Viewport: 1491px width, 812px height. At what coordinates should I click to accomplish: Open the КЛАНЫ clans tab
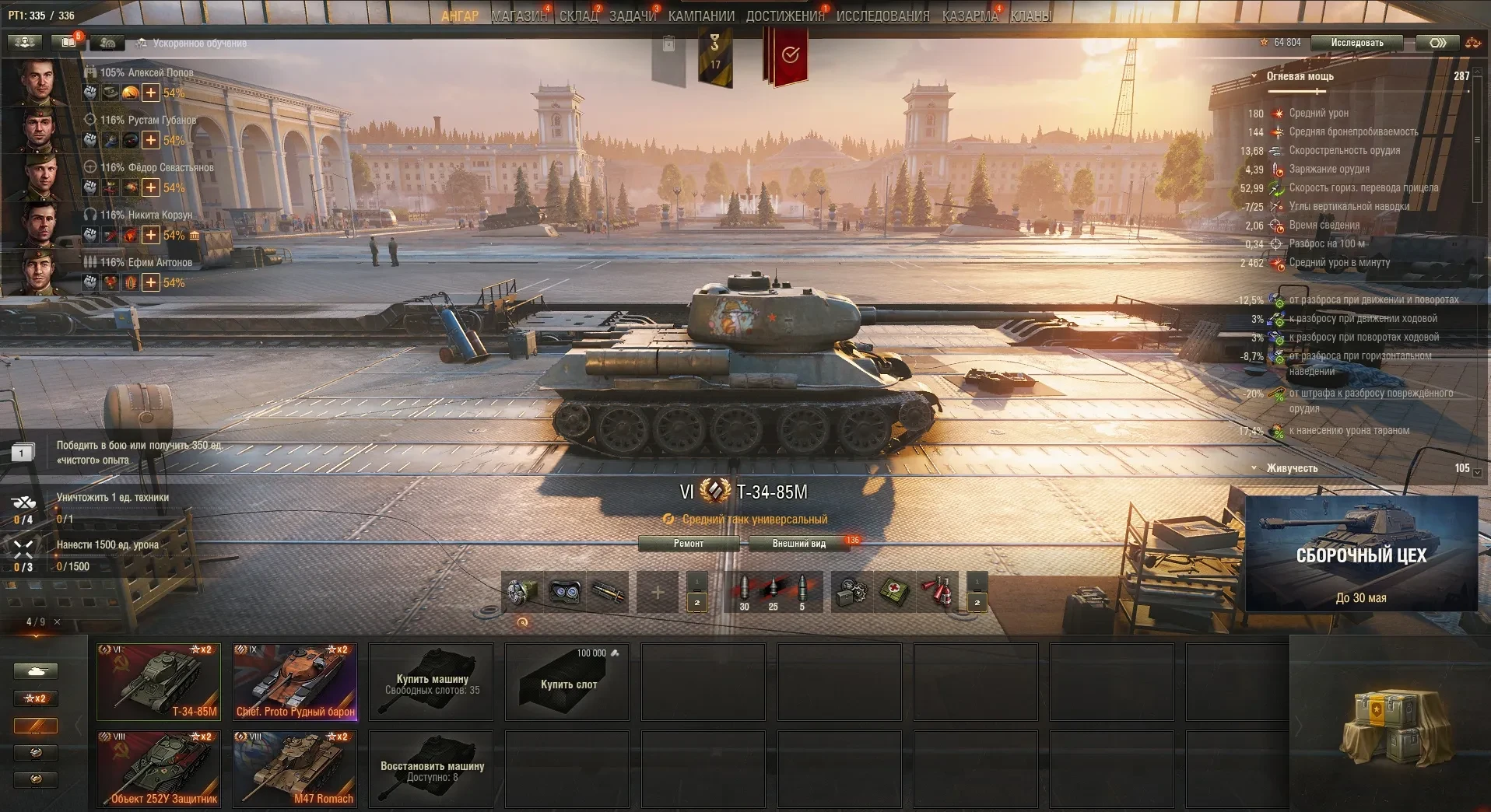coord(1031,16)
